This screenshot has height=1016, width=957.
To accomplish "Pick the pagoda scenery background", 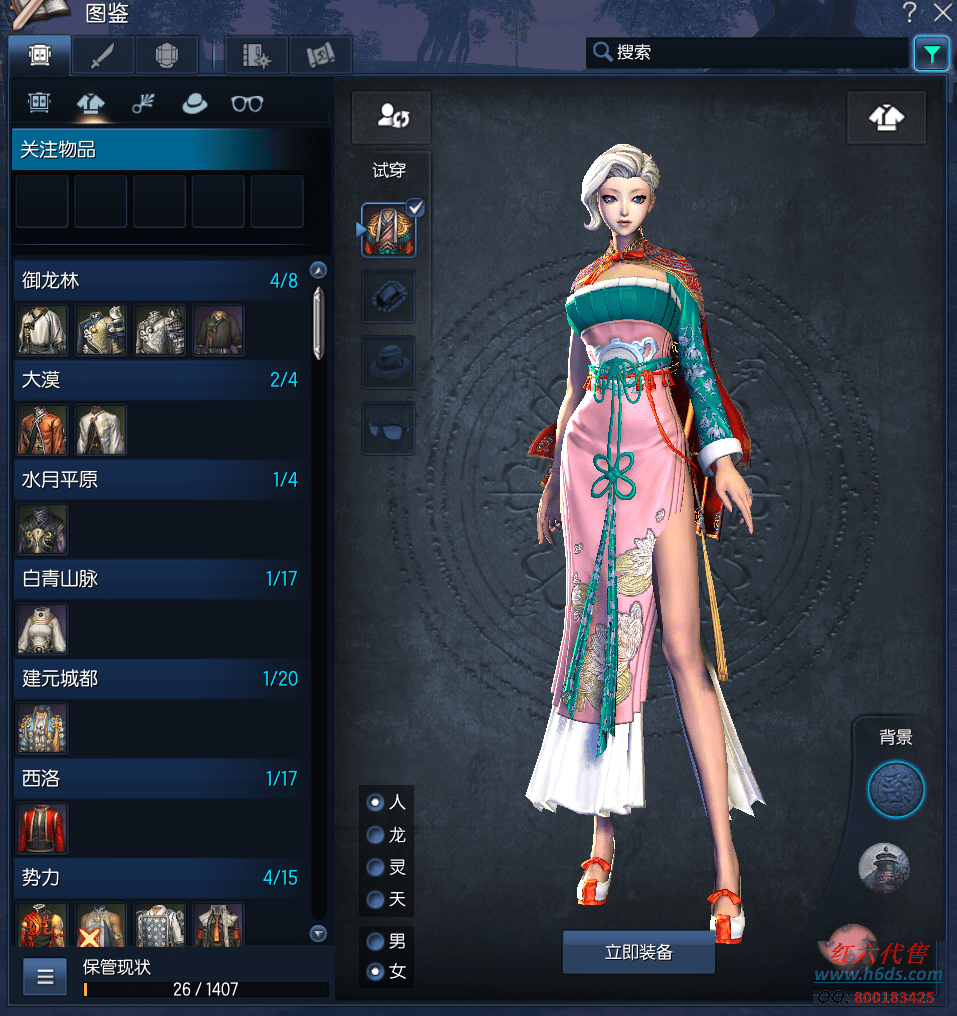I will [x=884, y=867].
